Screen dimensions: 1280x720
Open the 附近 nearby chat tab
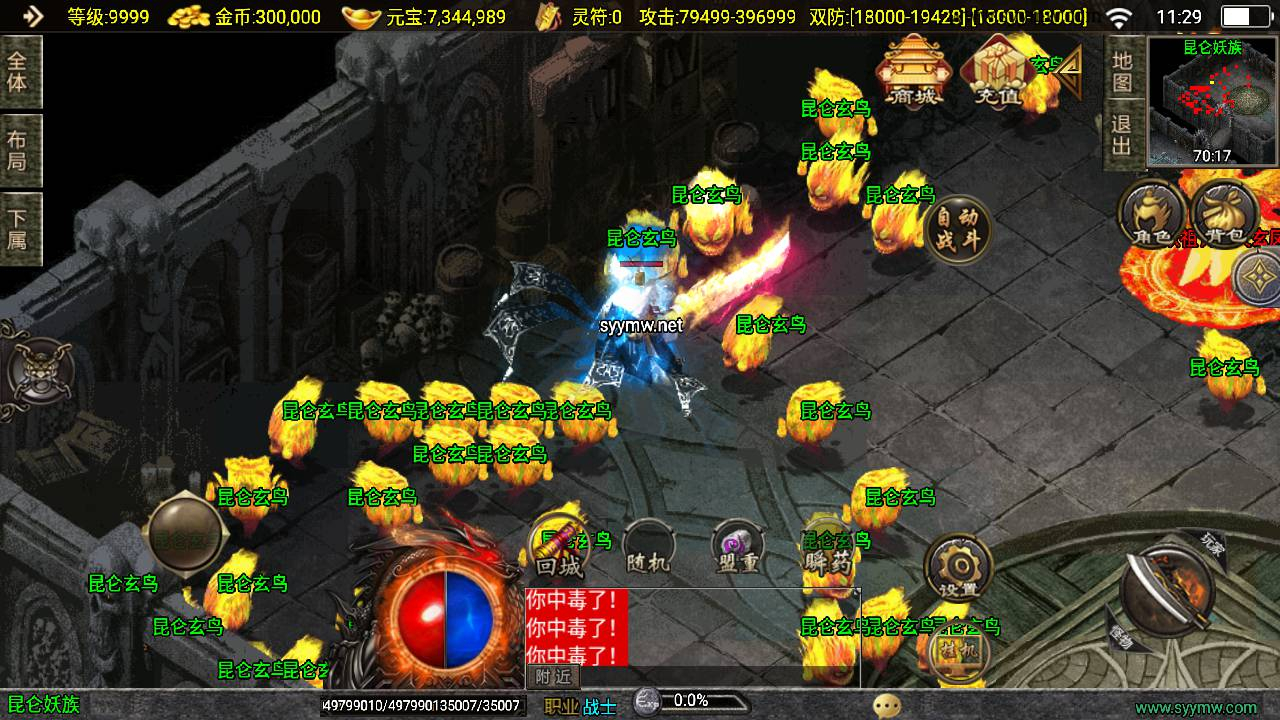click(x=552, y=677)
